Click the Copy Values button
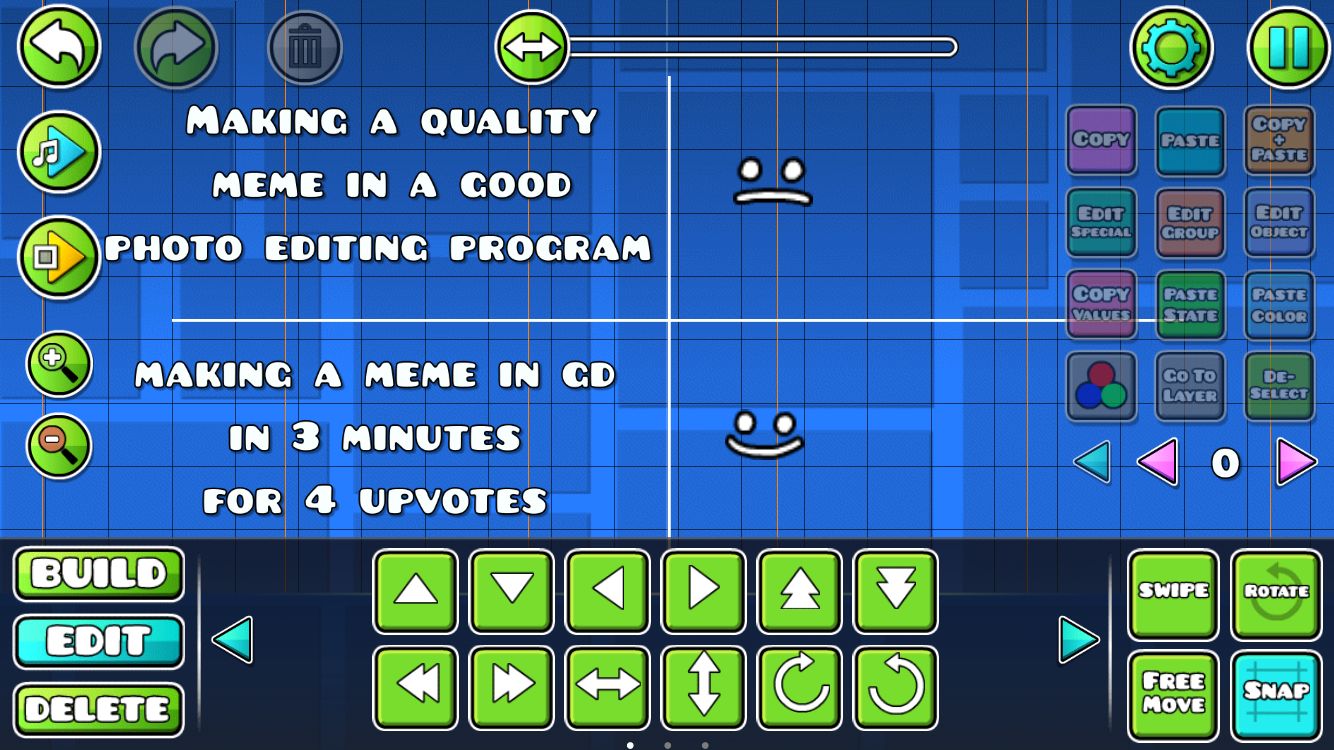This screenshot has width=1334, height=750. click(1101, 305)
